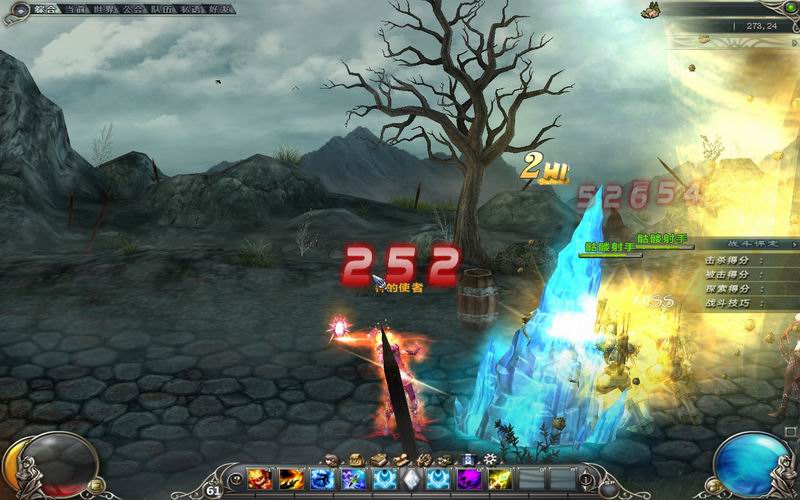Image resolution: width=800 pixels, height=500 pixels.
Task: Click the round button left of hotbar
Action: coord(235,481)
